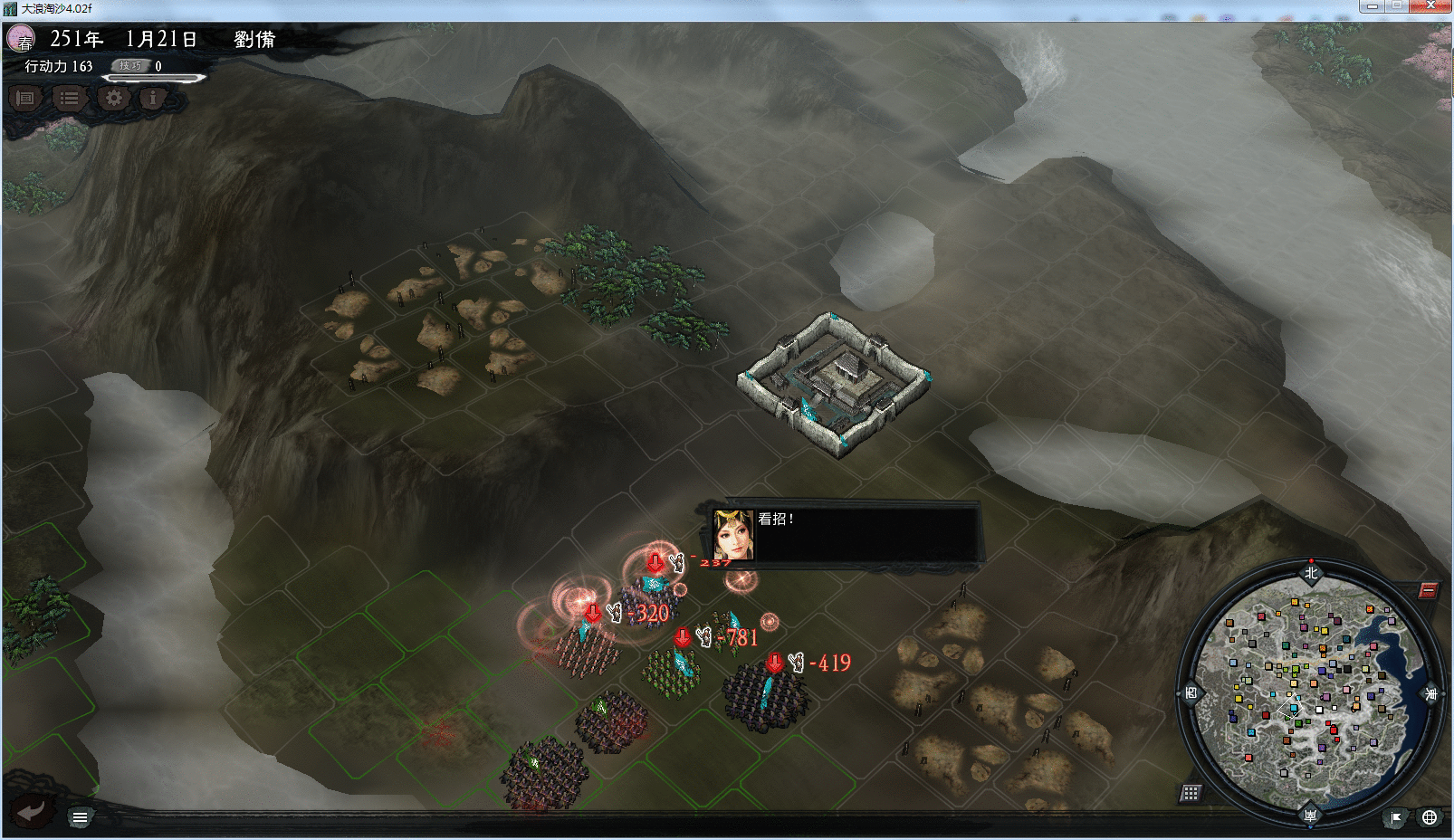Image resolution: width=1454 pixels, height=840 pixels.
Task: Minimize the game window
Action: pos(1373,6)
